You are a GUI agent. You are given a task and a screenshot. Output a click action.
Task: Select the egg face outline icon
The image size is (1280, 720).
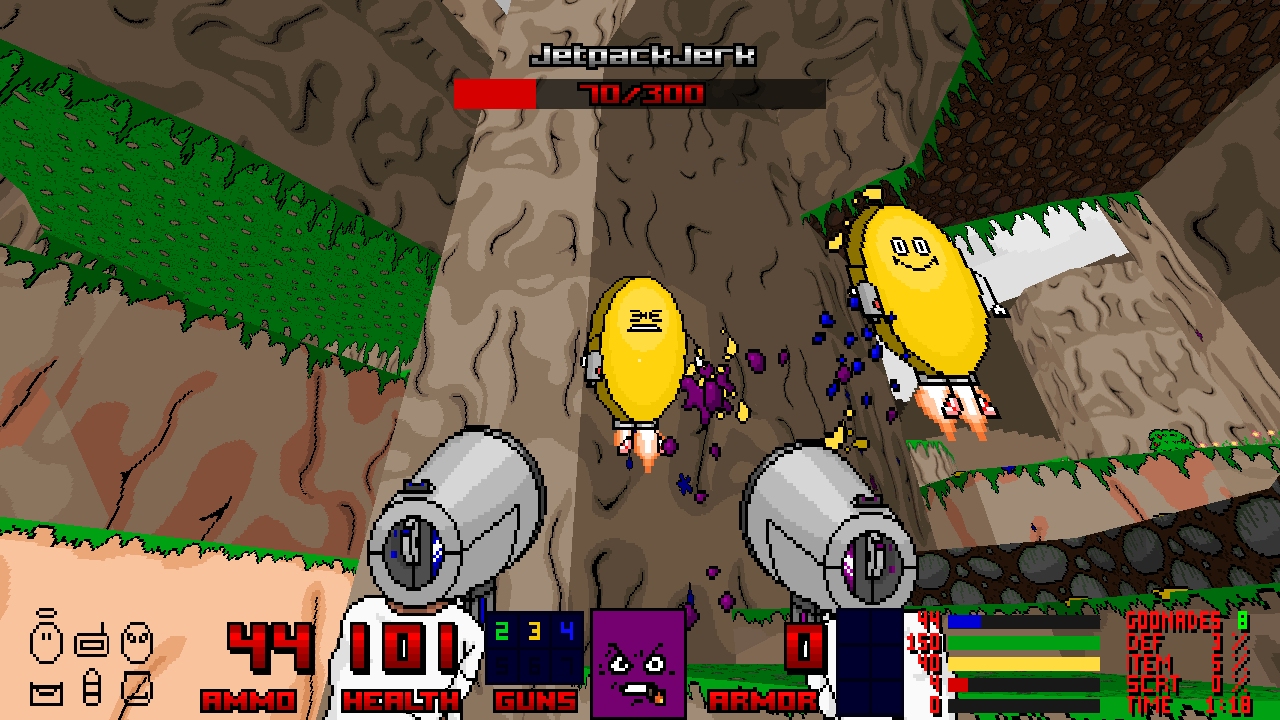137,641
